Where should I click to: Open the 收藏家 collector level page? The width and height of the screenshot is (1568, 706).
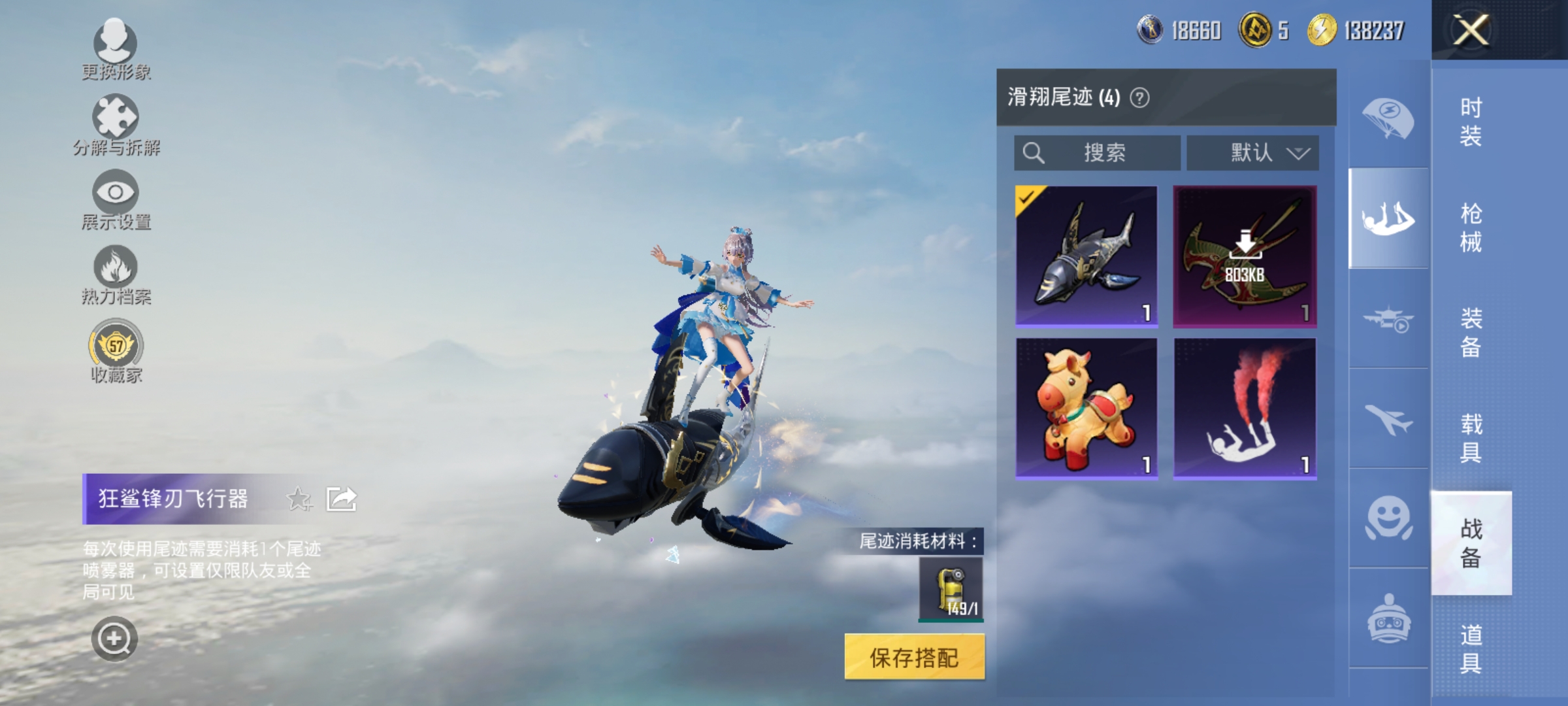click(116, 345)
